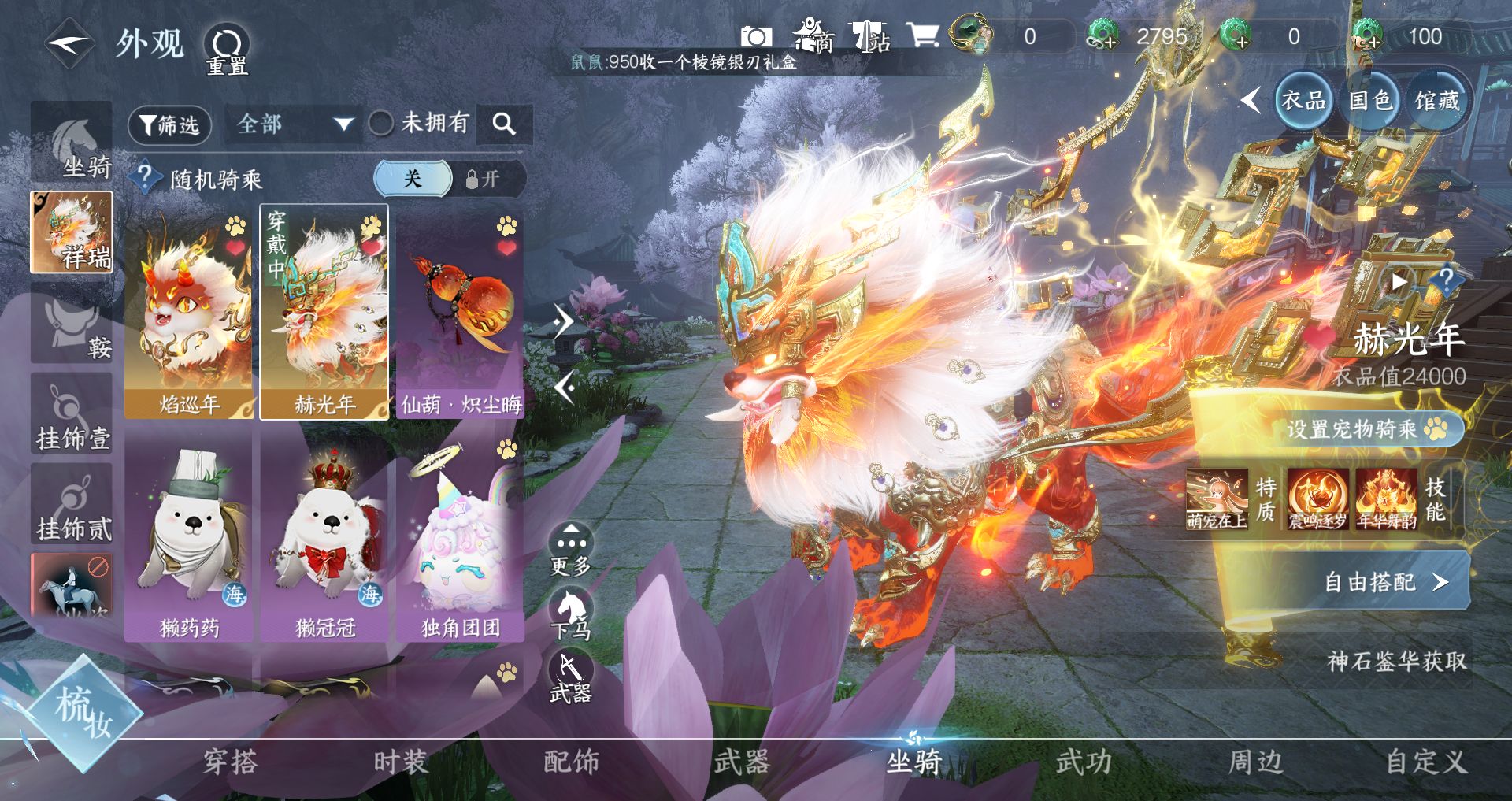Expand the 全部 category dropdown
The height and width of the screenshot is (801, 1512).
[x=293, y=124]
